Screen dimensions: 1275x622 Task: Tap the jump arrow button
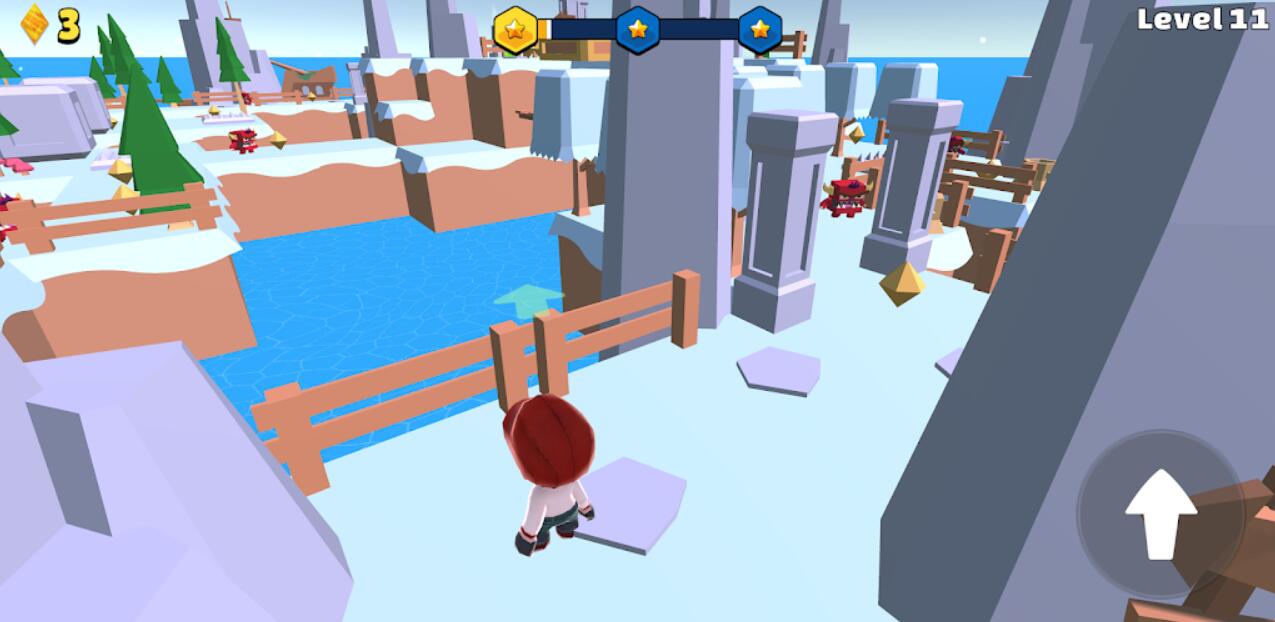[x=1160, y=514]
